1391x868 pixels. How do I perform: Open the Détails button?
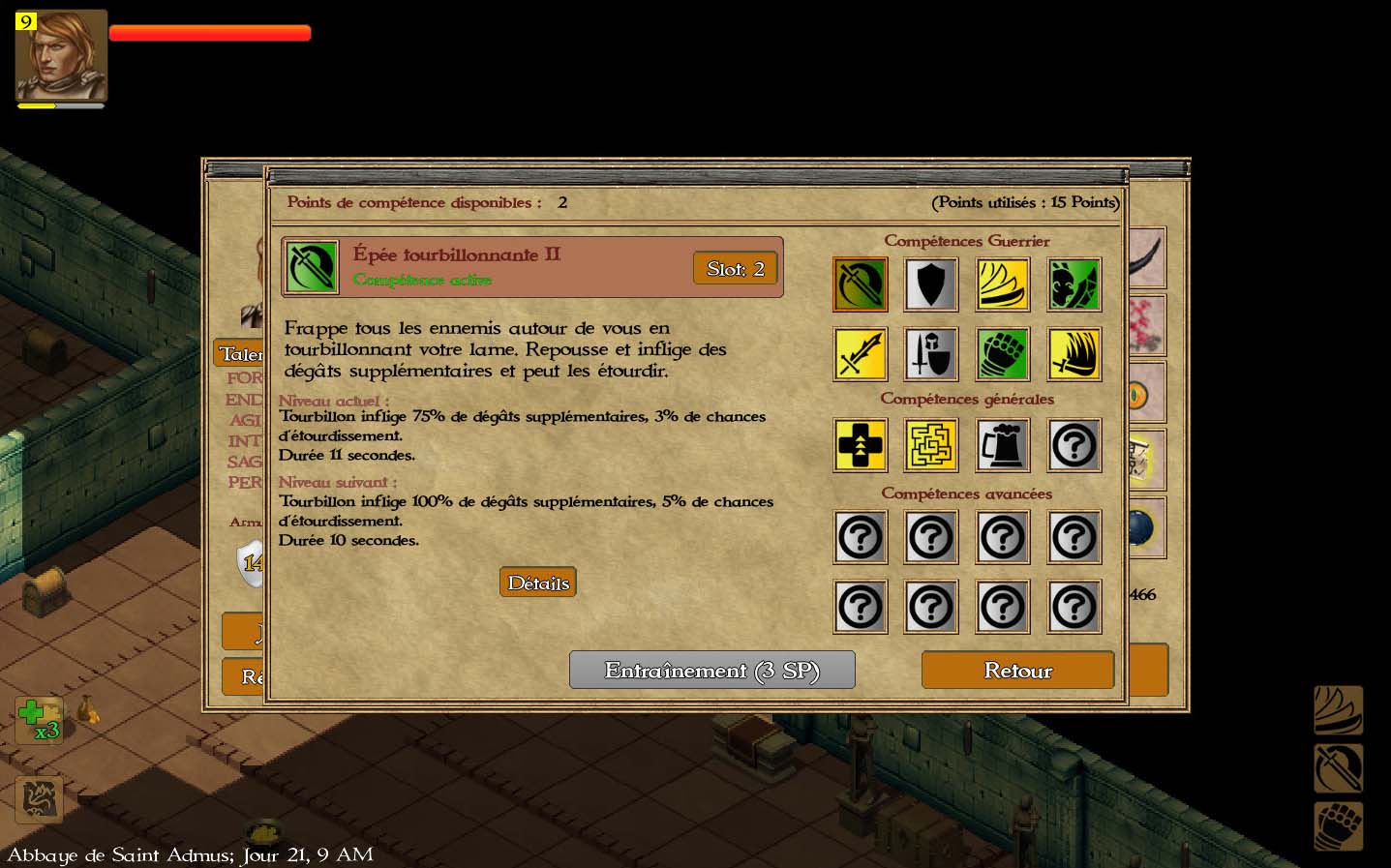[538, 583]
